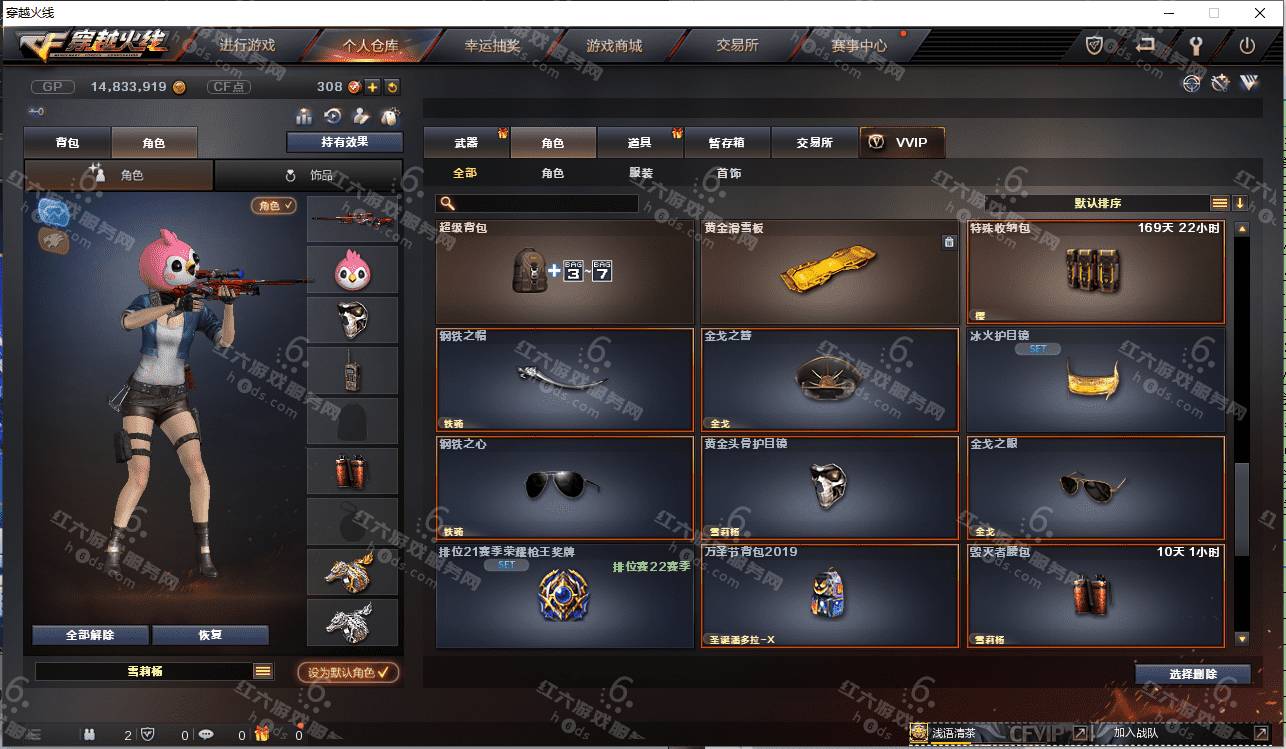
Task: Toggle the 角色 checkmark on character preview
Action: (272, 206)
